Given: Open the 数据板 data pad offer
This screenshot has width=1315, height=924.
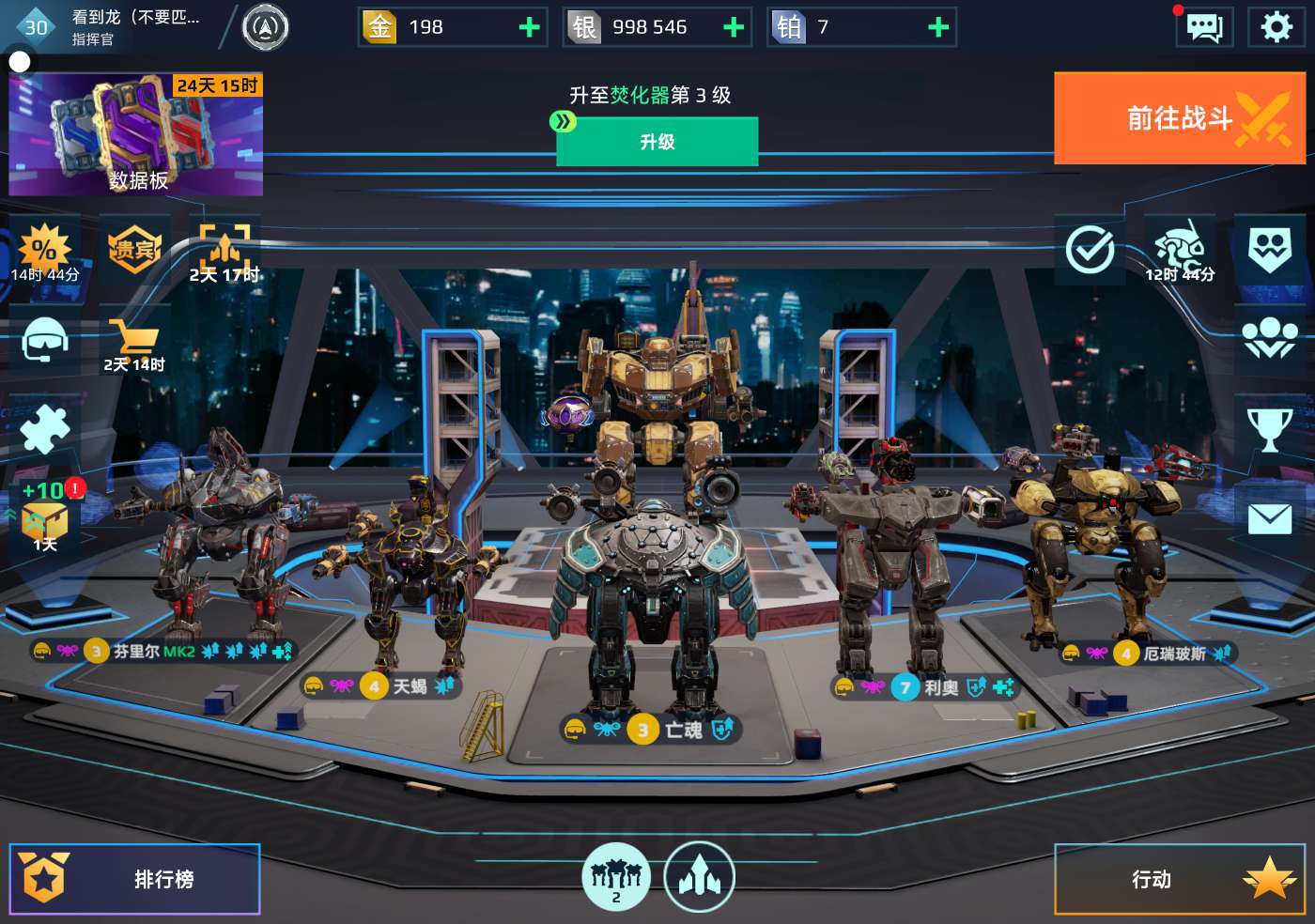Looking at the screenshot, I should (x=136, y=135).
